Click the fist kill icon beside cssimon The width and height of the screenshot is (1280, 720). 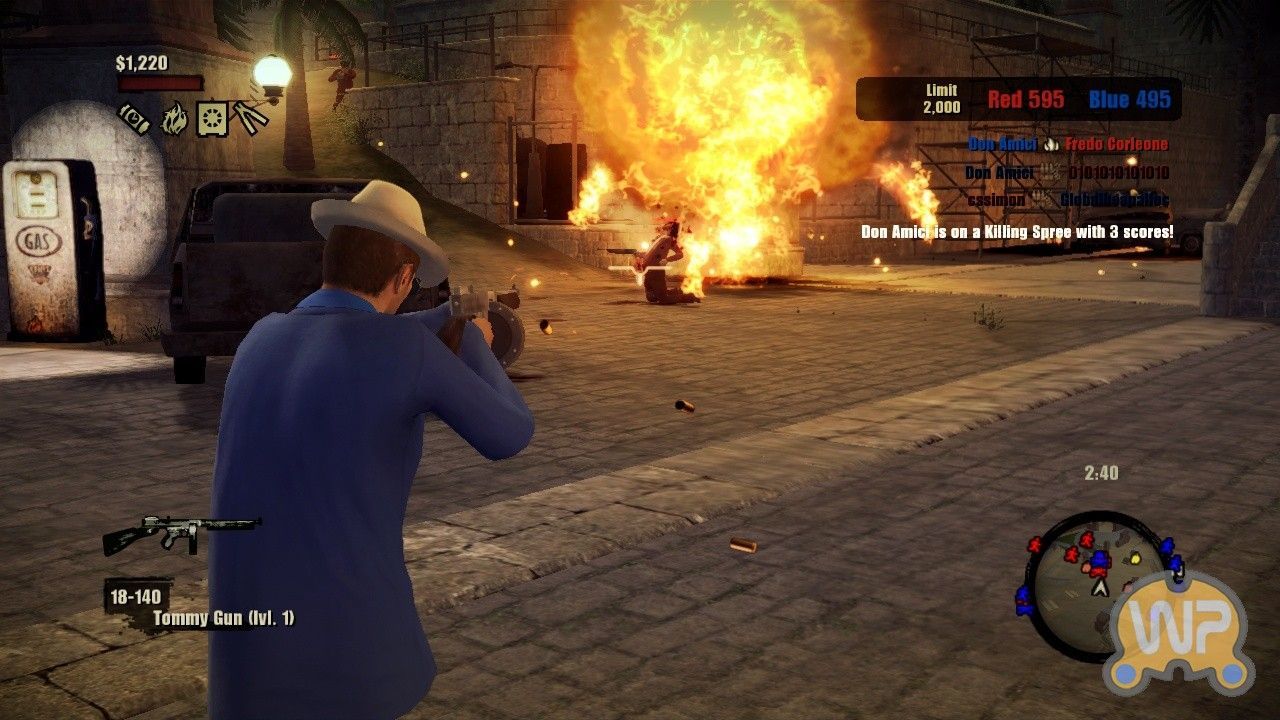[x=1040, y=198]
